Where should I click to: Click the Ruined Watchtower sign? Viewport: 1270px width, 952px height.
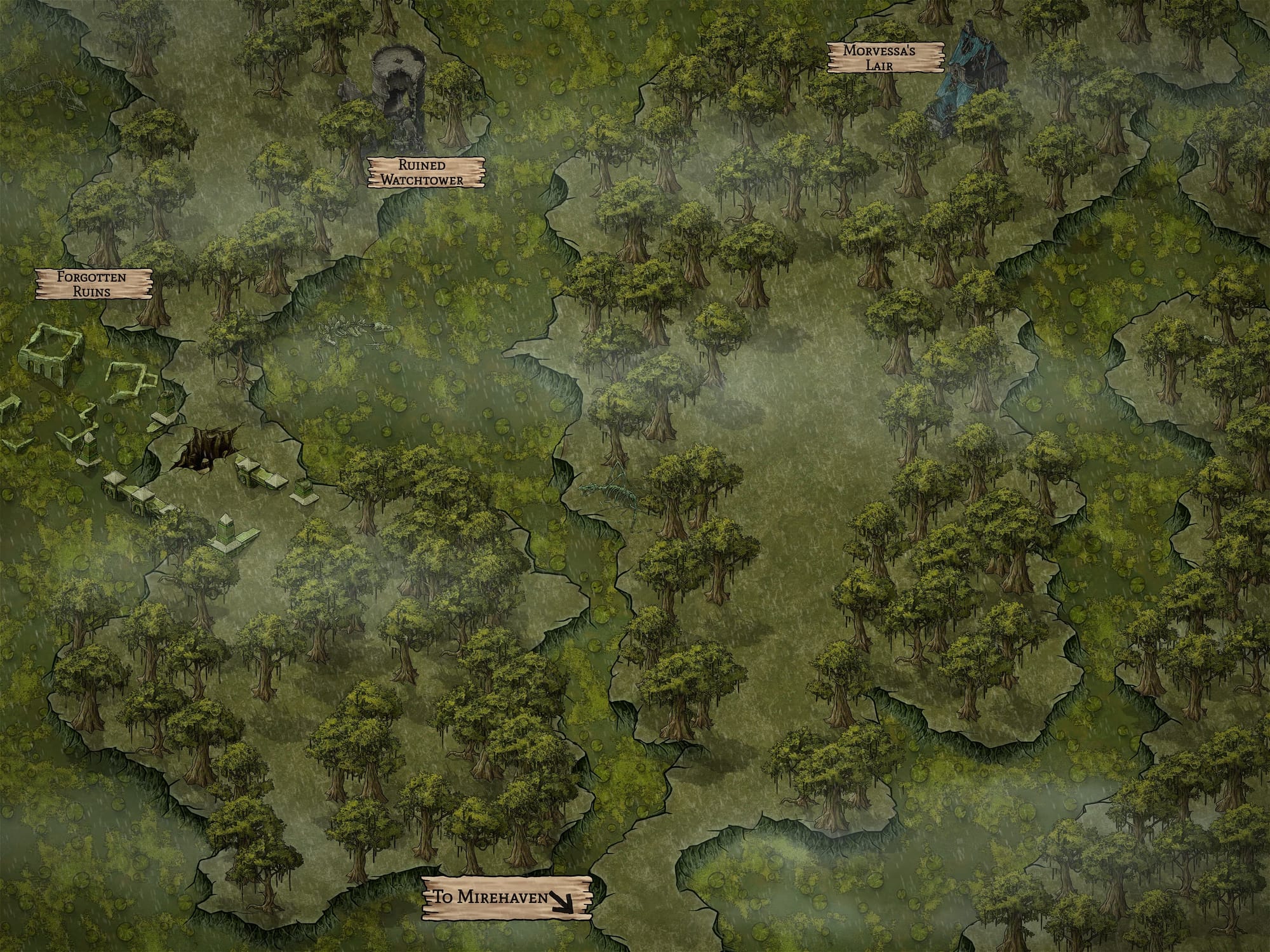(426, 173)
